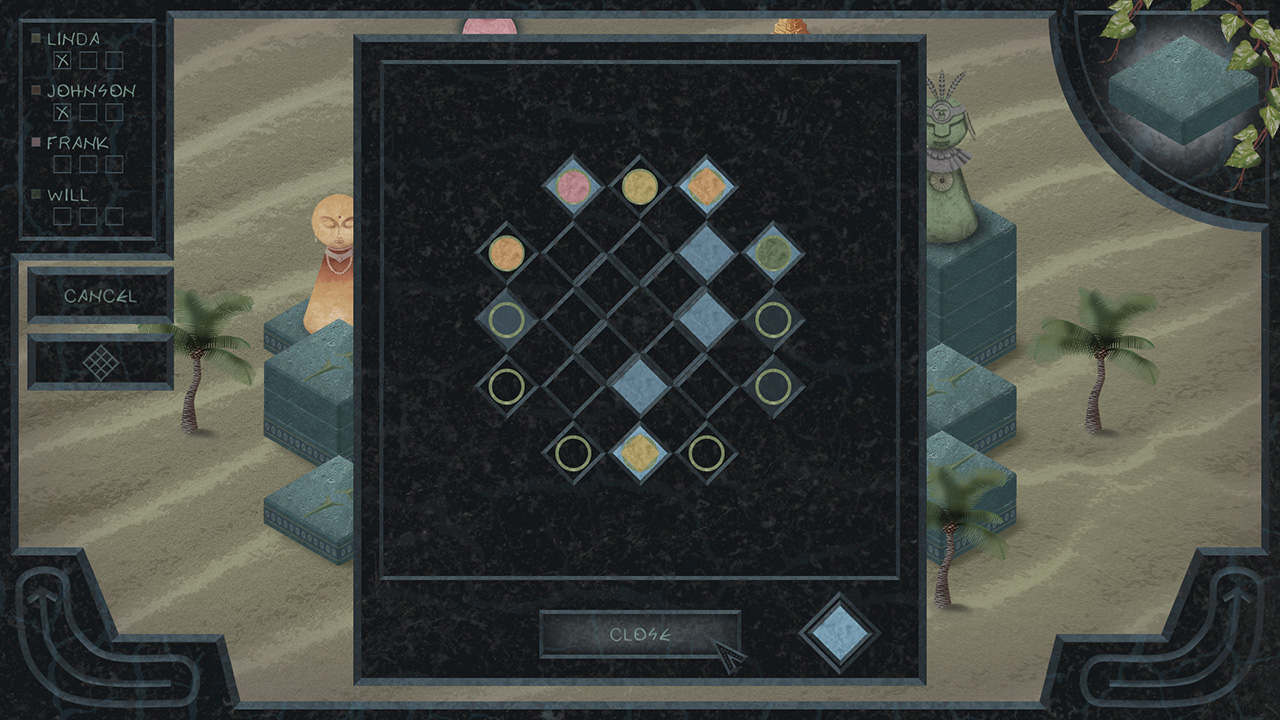The width and height of the screenshot is (1280, 720).
Task: Select the blue diamond tile beside Close
Action: coord(837,635)
